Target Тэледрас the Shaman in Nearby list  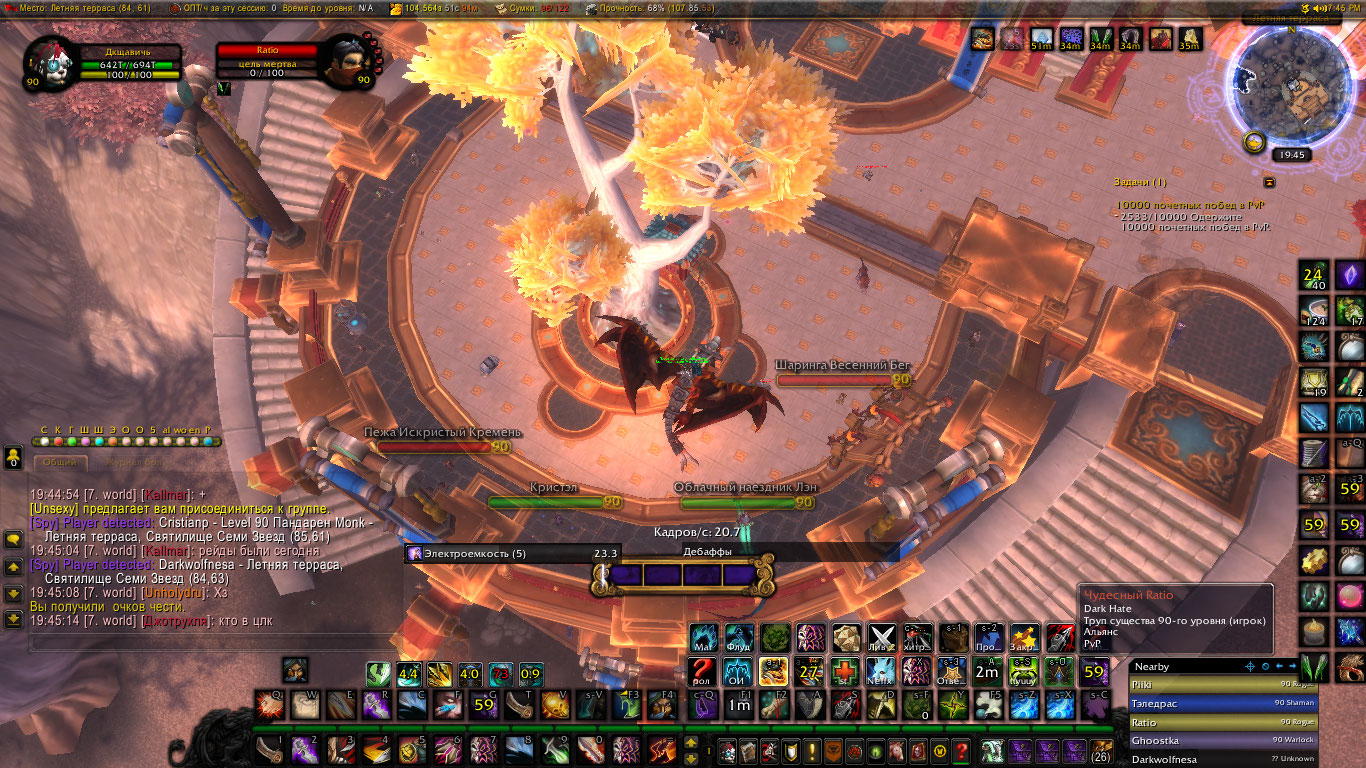pyautogui.click(x=1222, y=703)
